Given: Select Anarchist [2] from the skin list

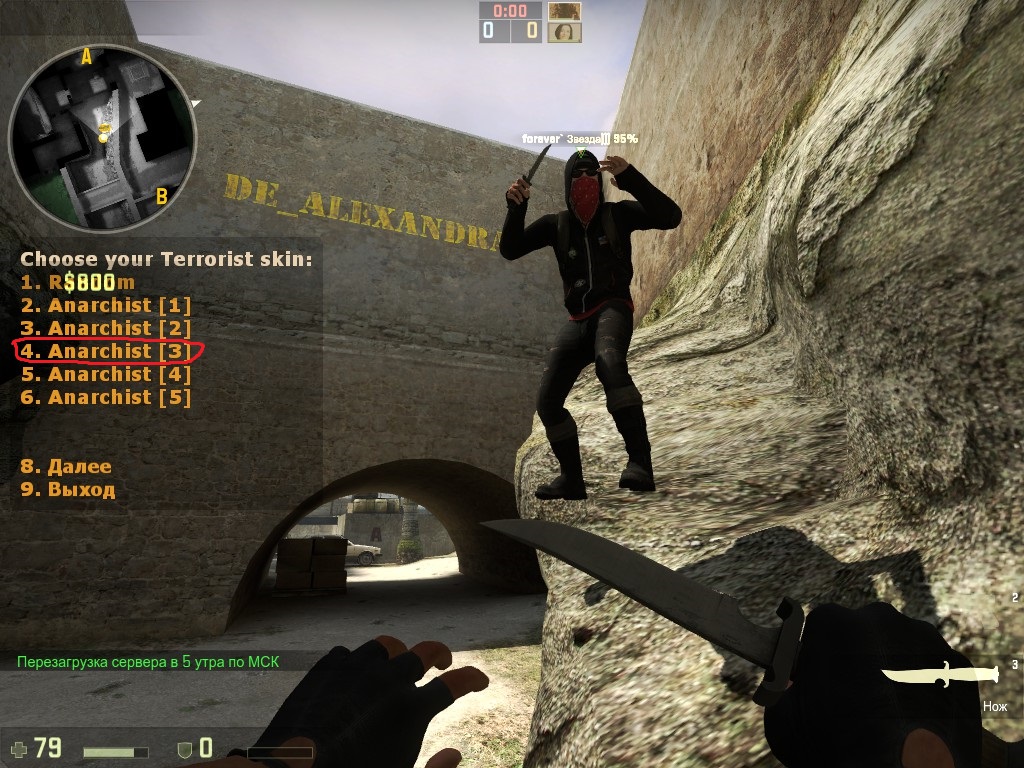Looking at the screenshot, I should point(106,328).
